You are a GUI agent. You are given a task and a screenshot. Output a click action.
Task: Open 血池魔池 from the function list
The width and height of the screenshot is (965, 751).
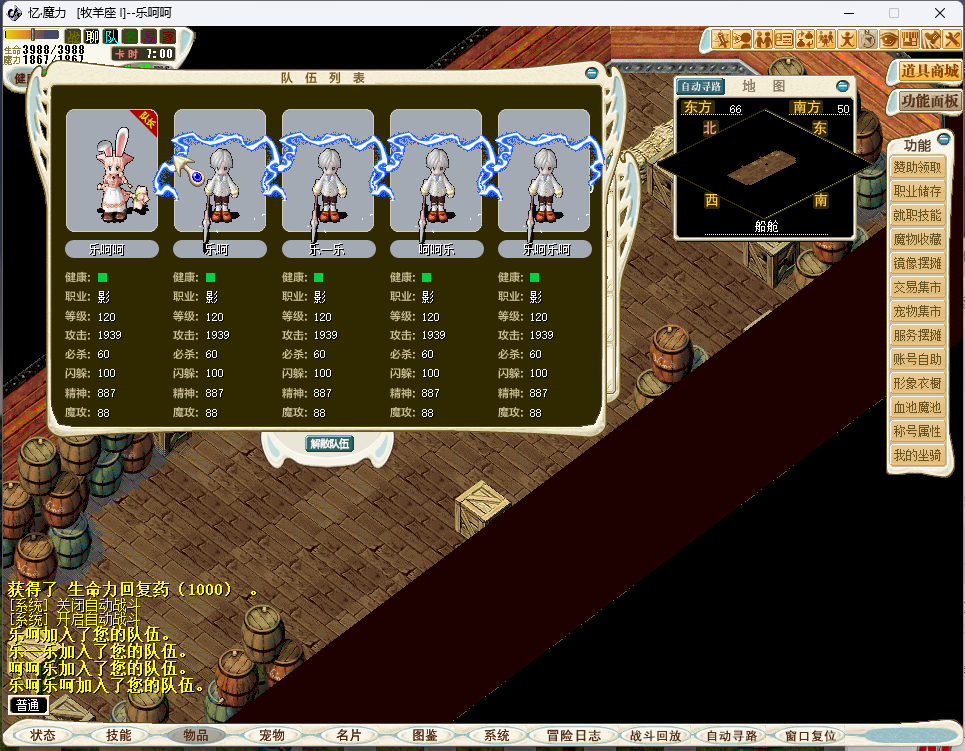click(916, 407)
